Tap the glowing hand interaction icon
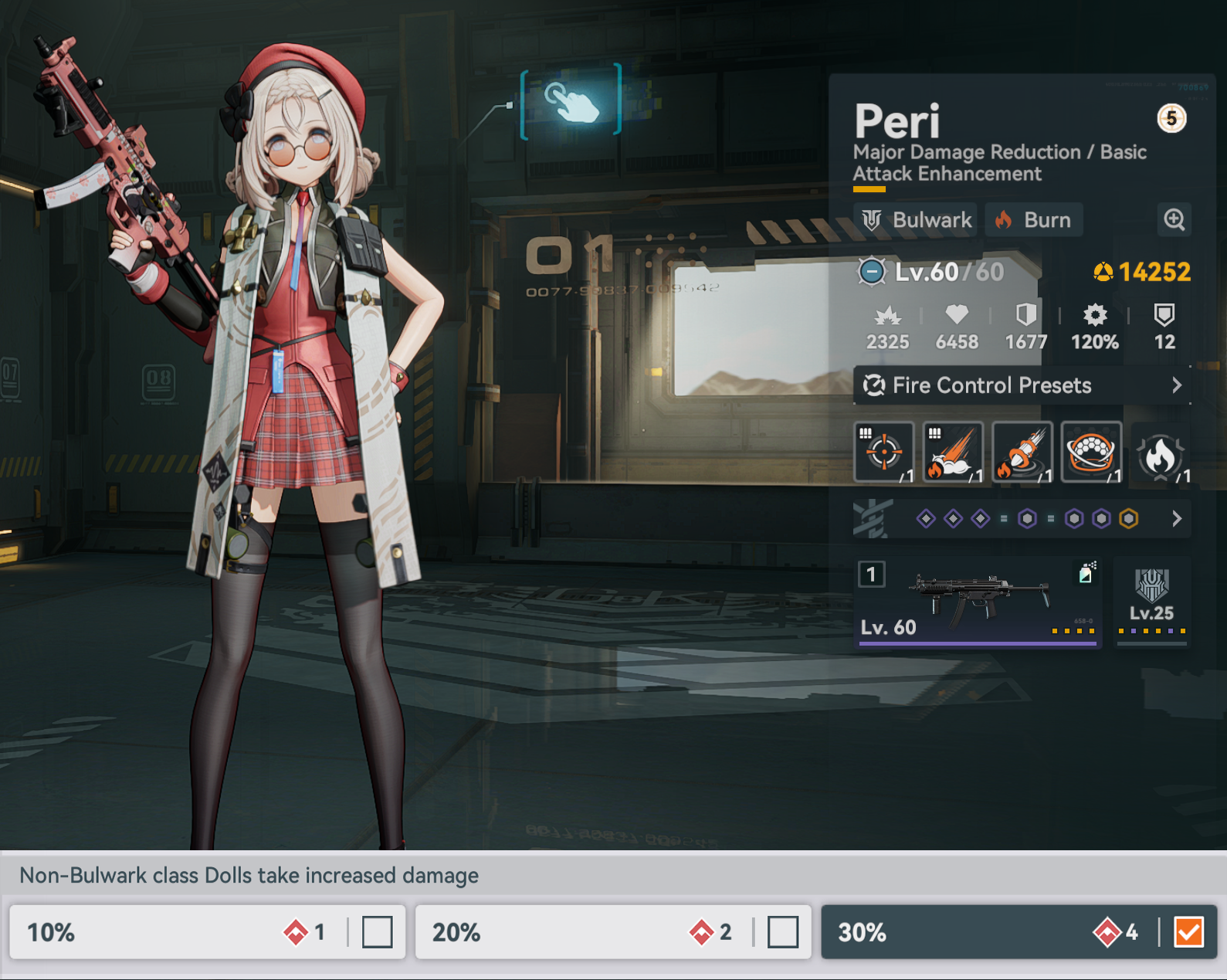 click(571, 102)
